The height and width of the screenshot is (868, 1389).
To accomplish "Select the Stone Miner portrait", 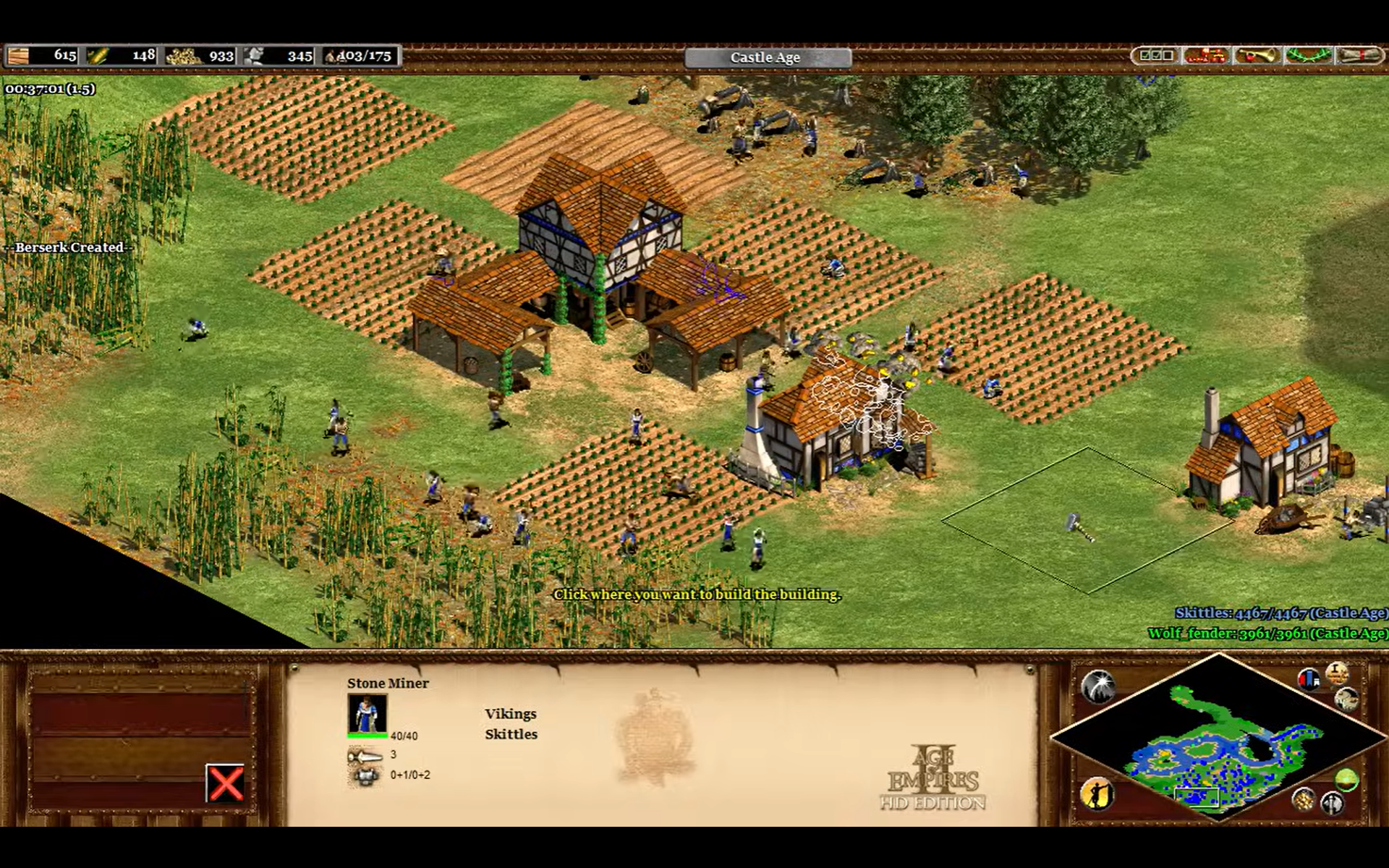I will (x=367, y=714).
